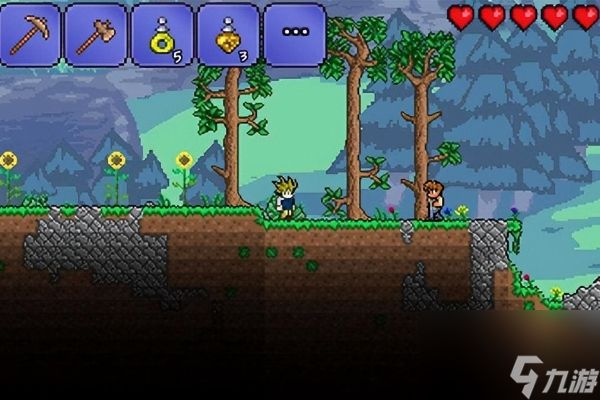Image resolution: width=600 pixels, height=400 pixels.
Task: Choose the yellow potion stack of 5
Action: pyautogui.click(x=163, y=34)
